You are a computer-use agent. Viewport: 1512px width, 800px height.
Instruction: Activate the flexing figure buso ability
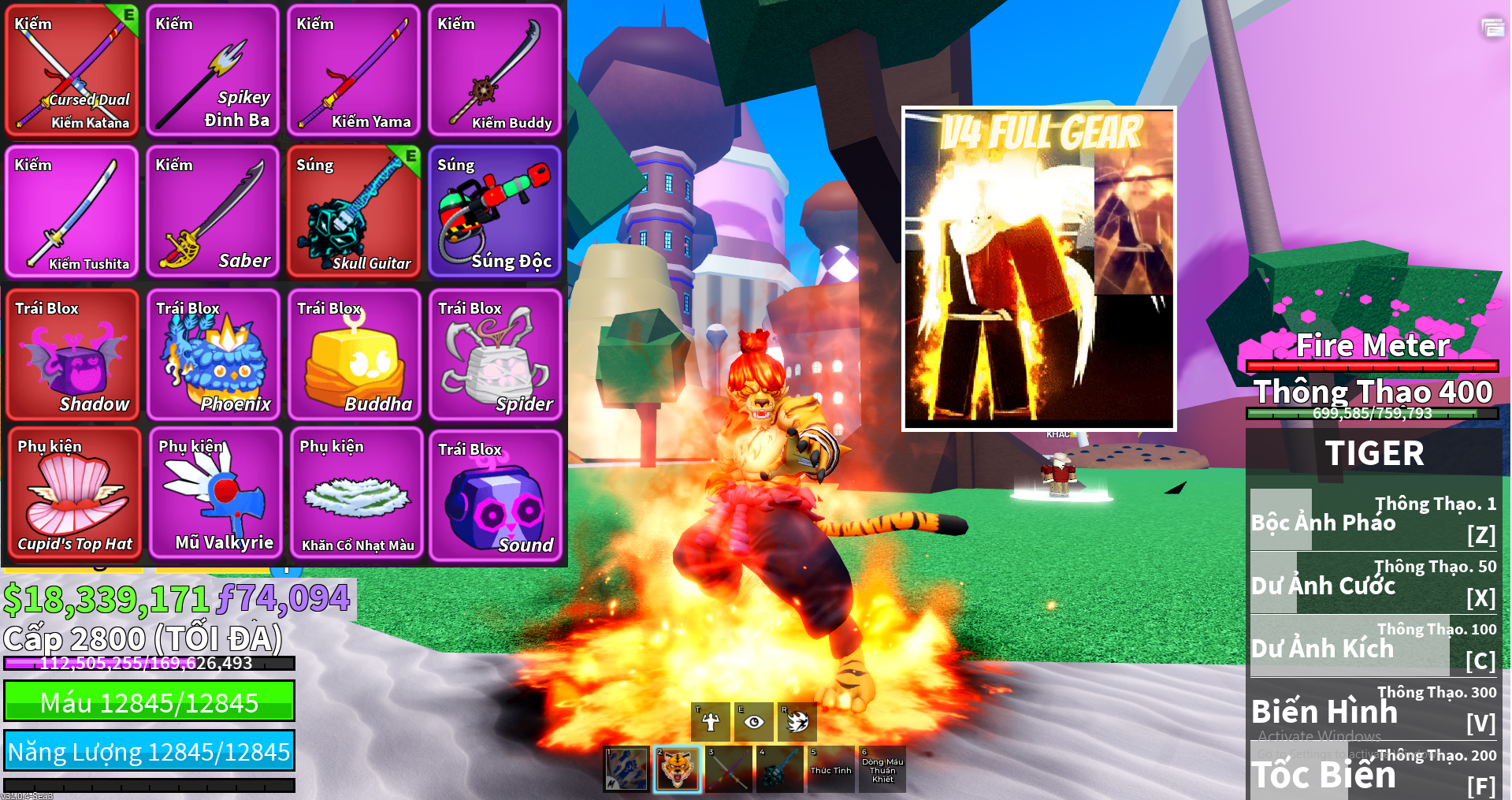pyautogui.click(x=711, y=722)
